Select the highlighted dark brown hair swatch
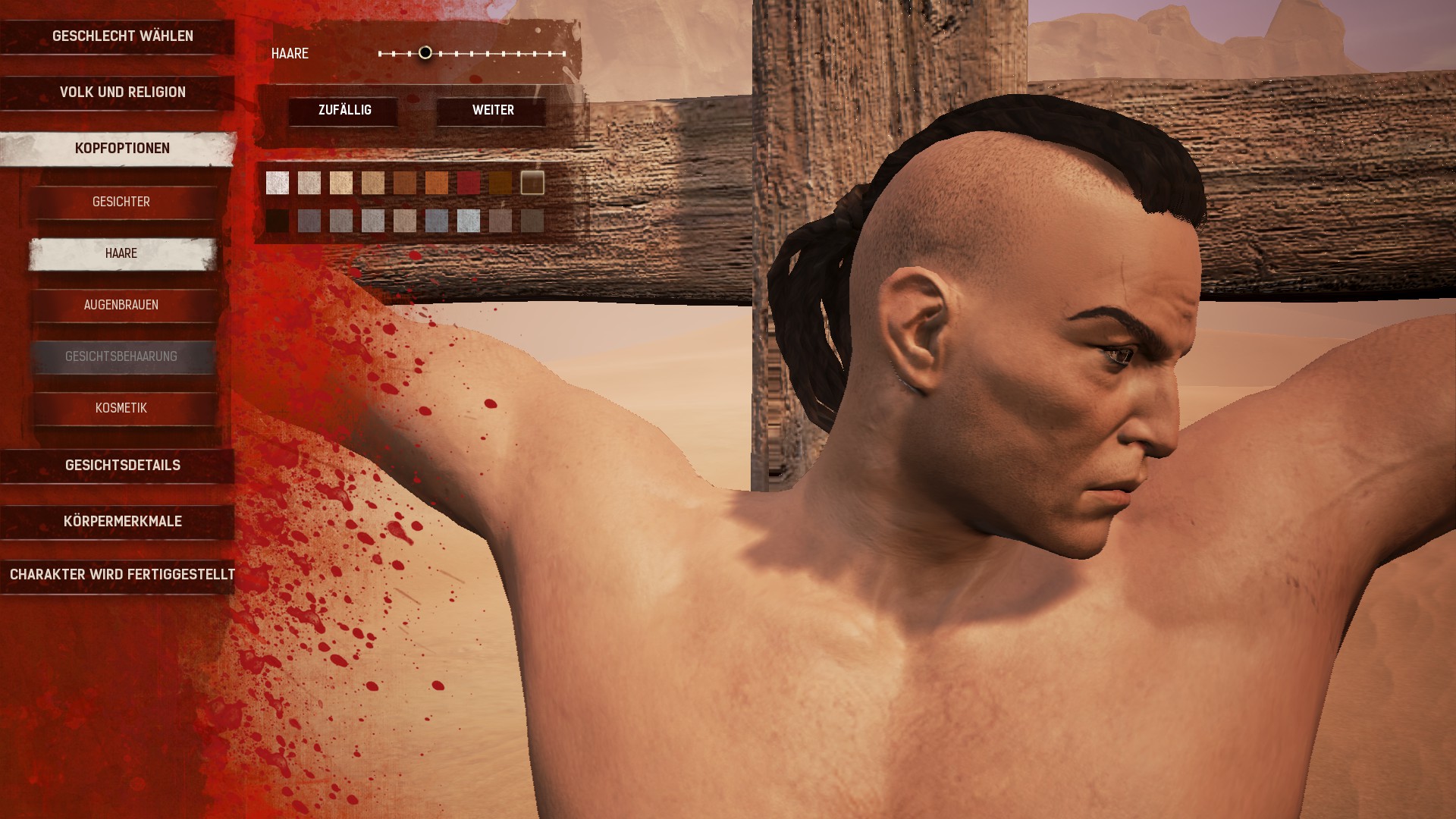Viewport: 1456px width, 819px height. click(x=532, y=183)
